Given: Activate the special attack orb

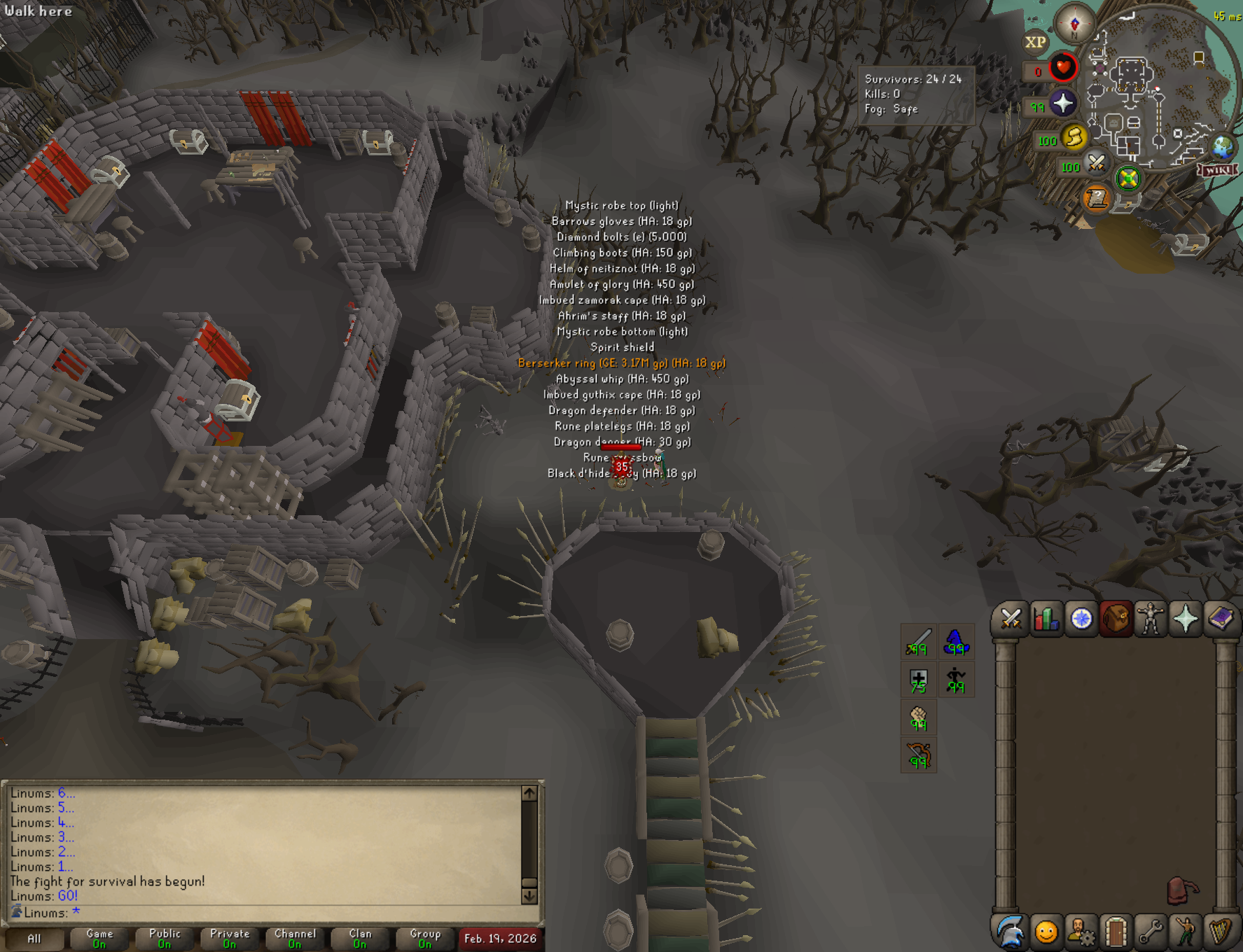Looking at the screenshot, I should (1096, 164).
